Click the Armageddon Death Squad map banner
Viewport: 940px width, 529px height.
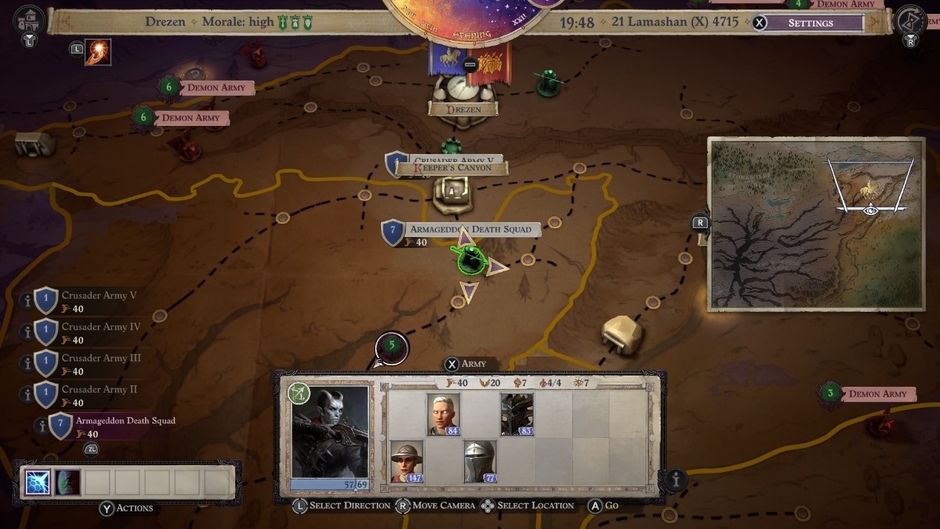469,230
